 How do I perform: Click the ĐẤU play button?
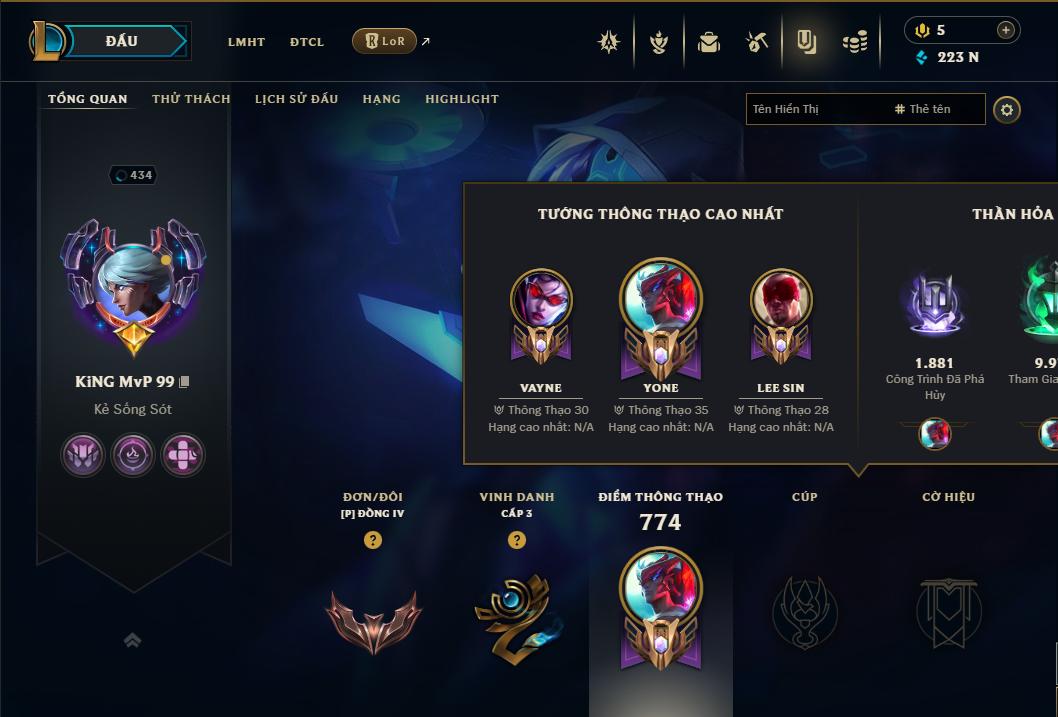(121, 41)
